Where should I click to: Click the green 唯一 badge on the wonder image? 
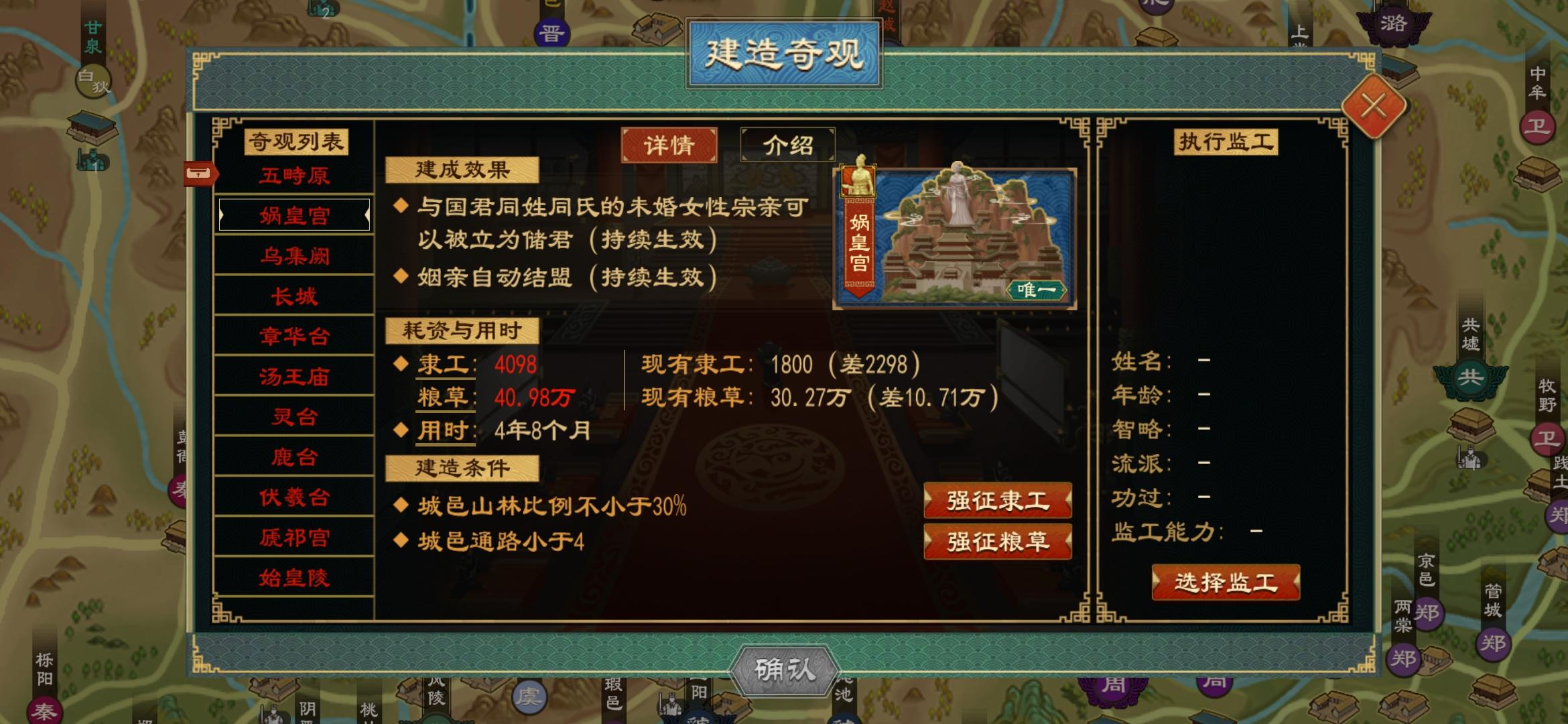[x=1036, y=292]
